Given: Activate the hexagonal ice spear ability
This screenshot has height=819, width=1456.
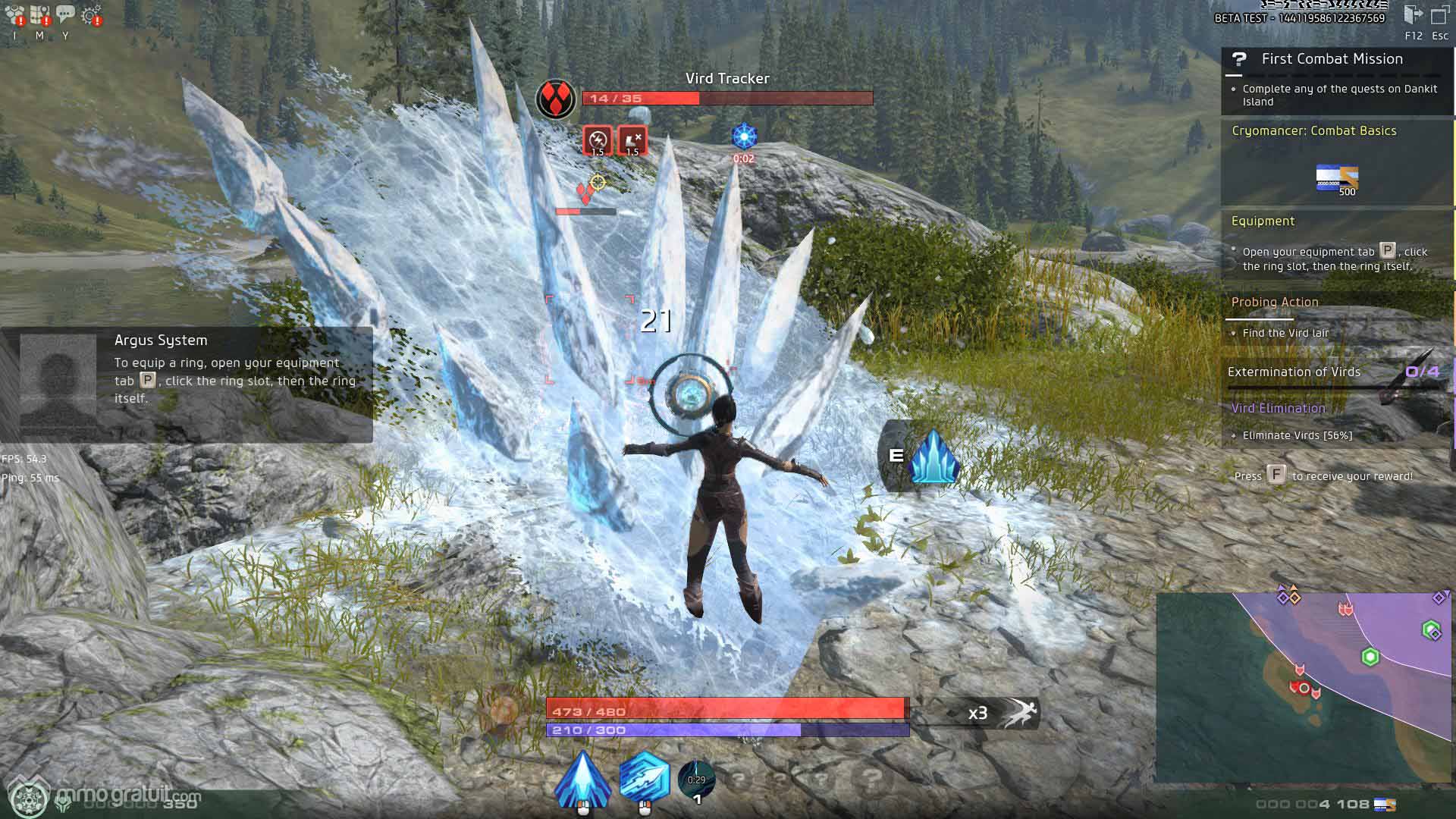Looking at the screenshot, I should click(x=644, y=777).
